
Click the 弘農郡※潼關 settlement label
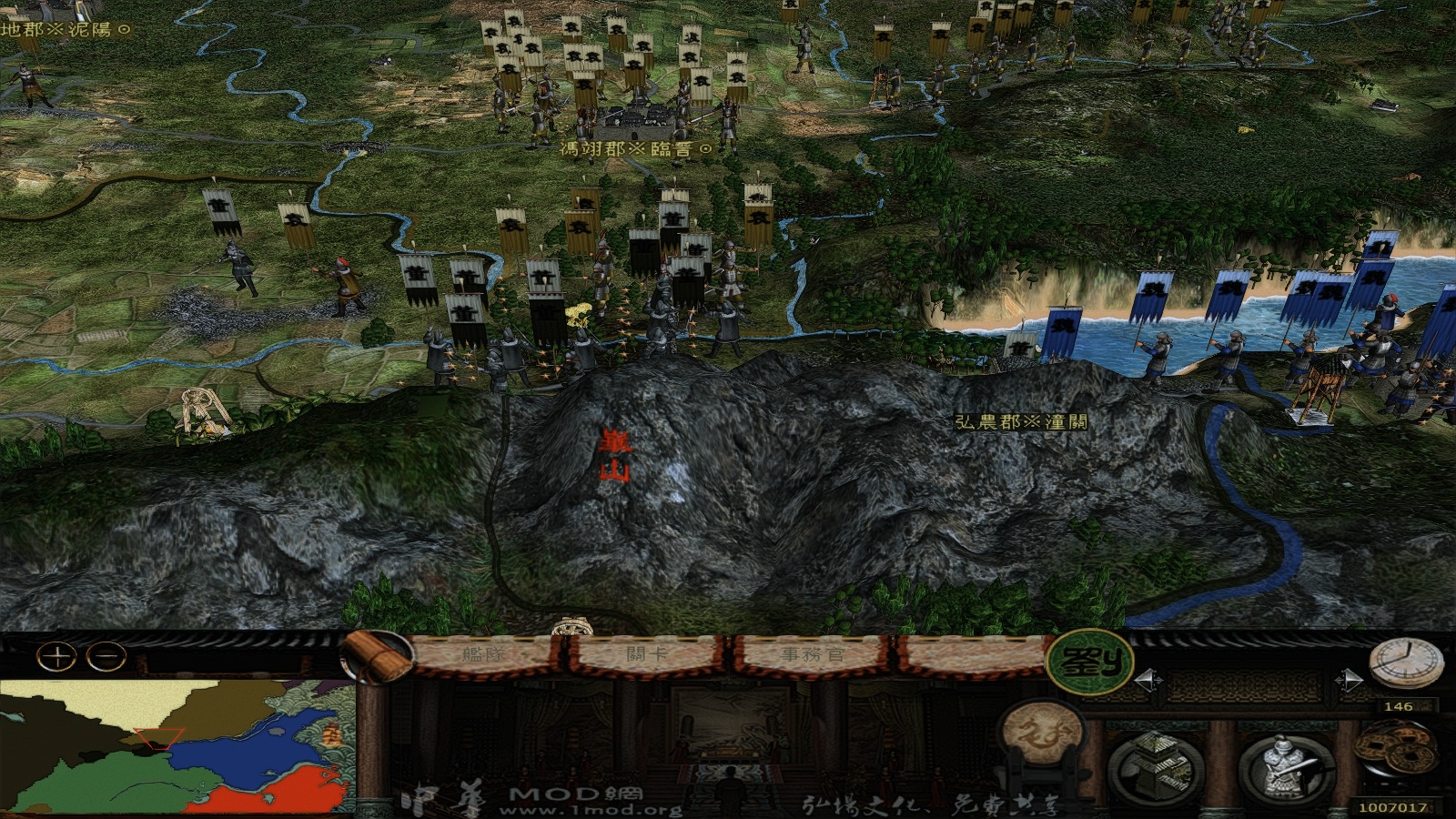click(1023, 420)
